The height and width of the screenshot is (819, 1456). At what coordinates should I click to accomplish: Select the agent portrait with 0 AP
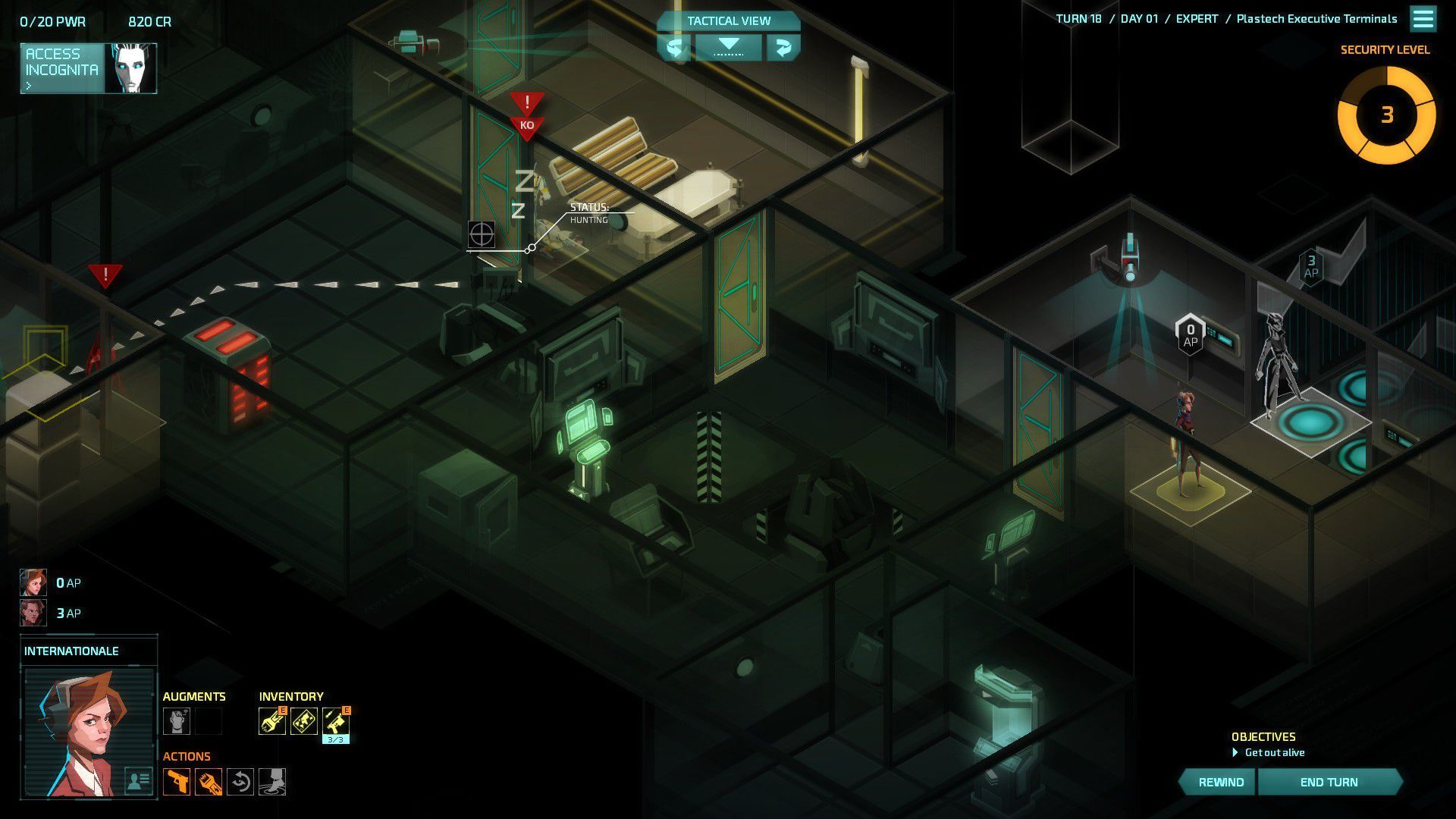(33, 582)
